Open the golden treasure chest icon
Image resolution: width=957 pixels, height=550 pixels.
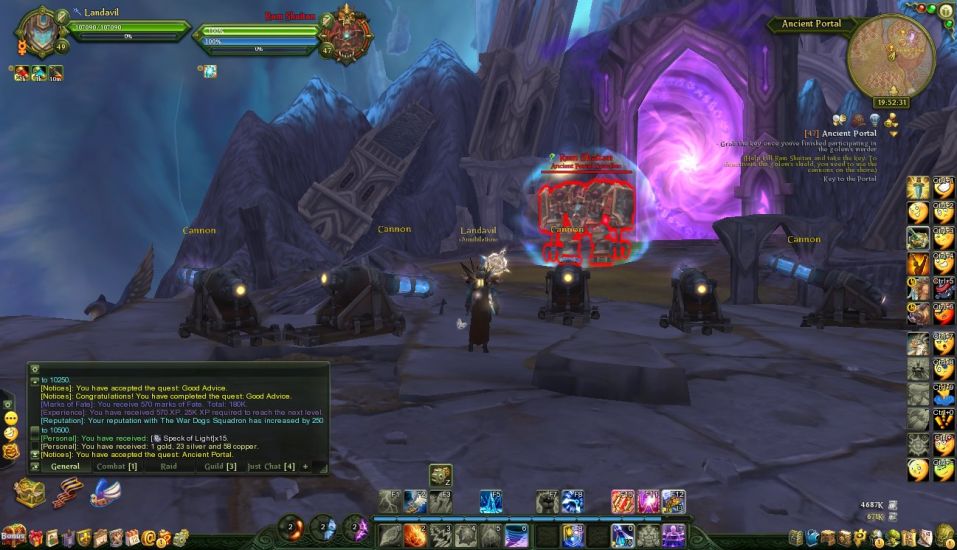coord(29,493)
